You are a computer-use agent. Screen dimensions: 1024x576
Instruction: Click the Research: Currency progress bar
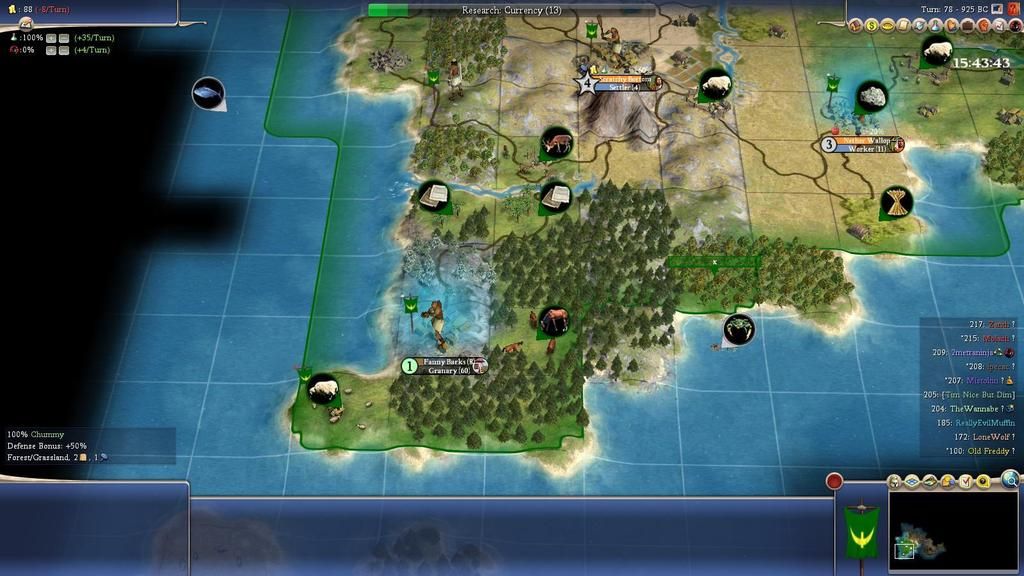coord(512,10)
